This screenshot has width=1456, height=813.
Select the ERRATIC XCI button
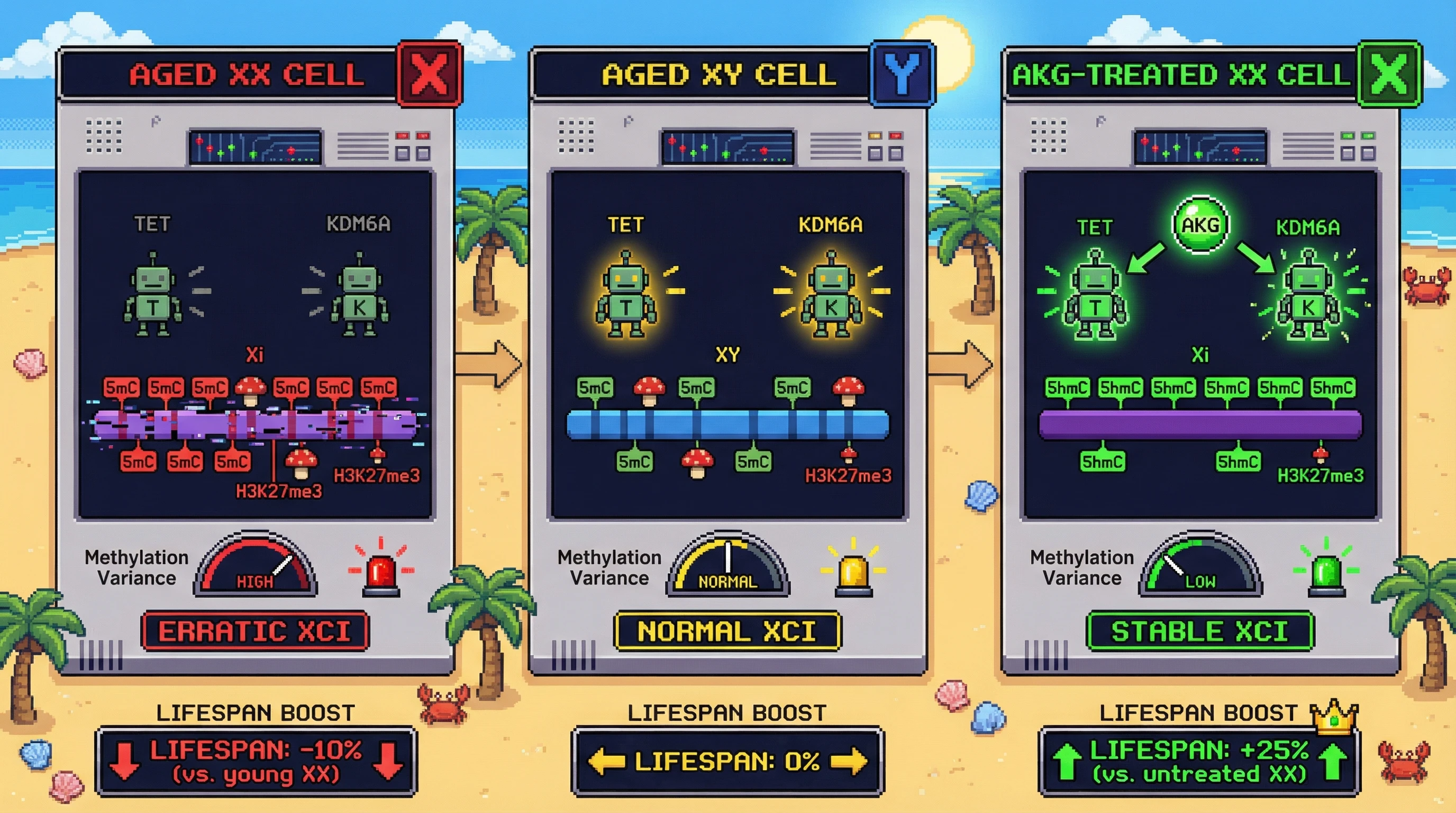coord(255,631)
